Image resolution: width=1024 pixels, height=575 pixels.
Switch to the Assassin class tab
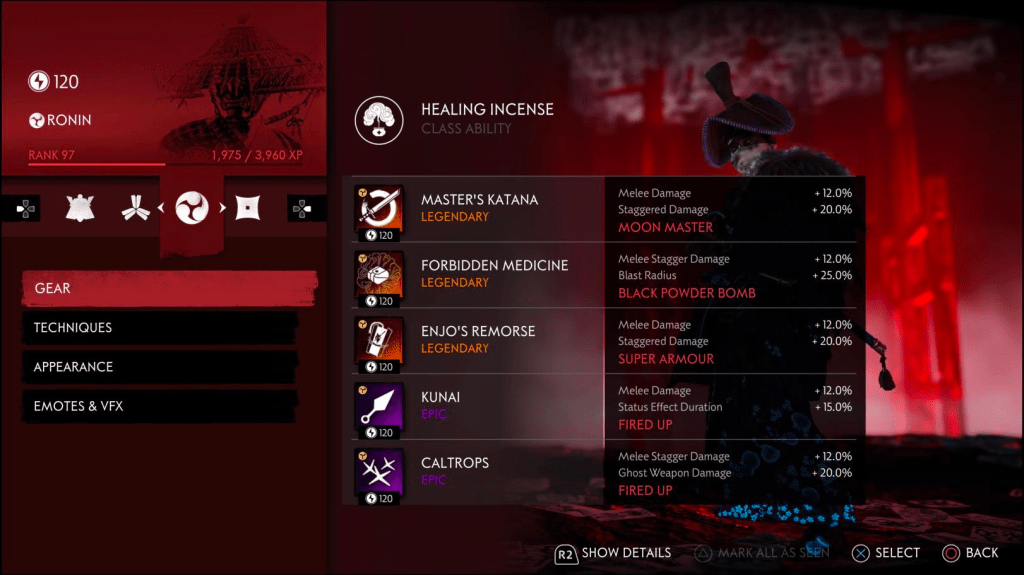coord(248,208)
